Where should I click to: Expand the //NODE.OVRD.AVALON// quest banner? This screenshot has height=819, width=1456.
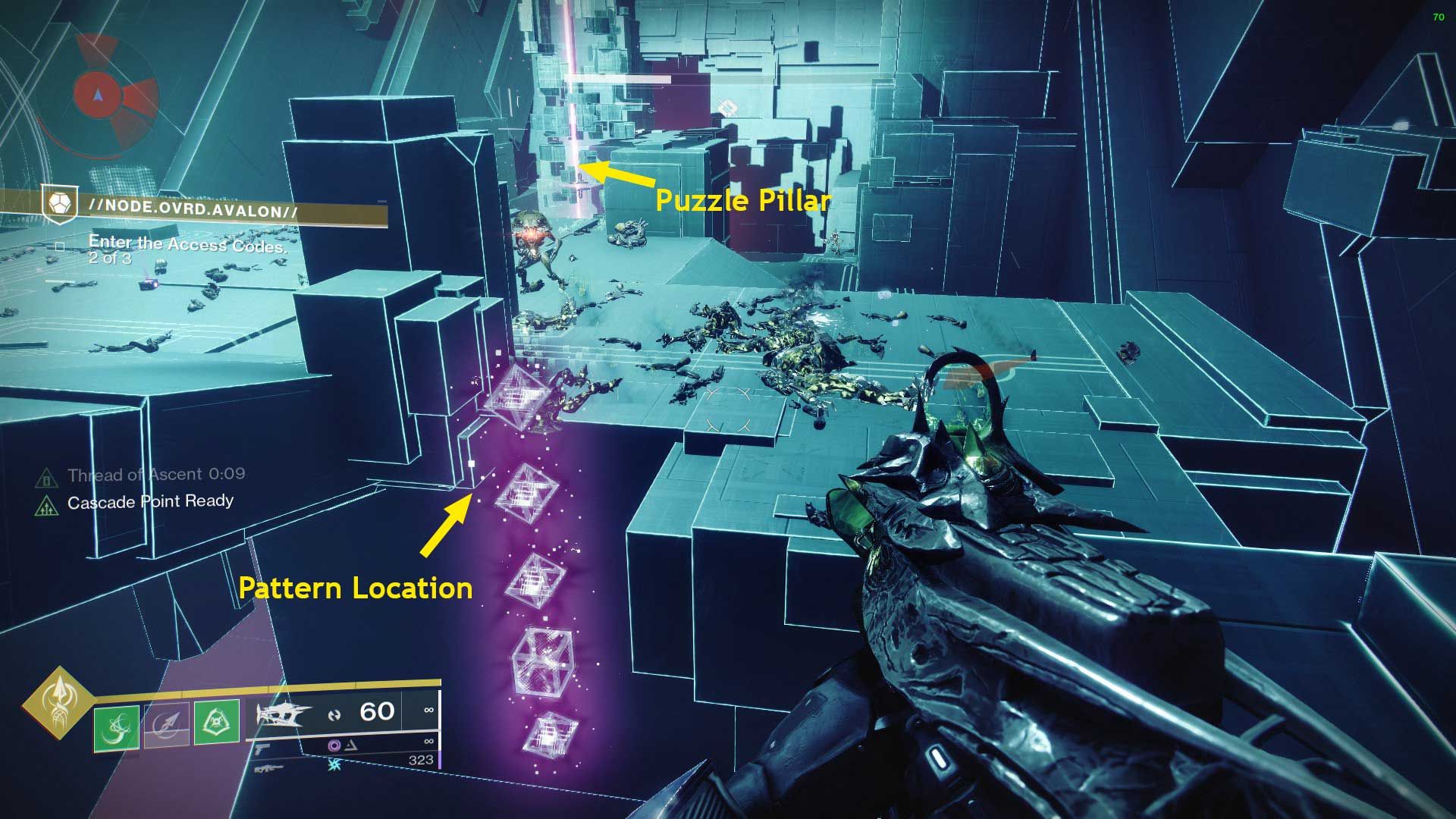pyautogui.click(x=190, y=207)
